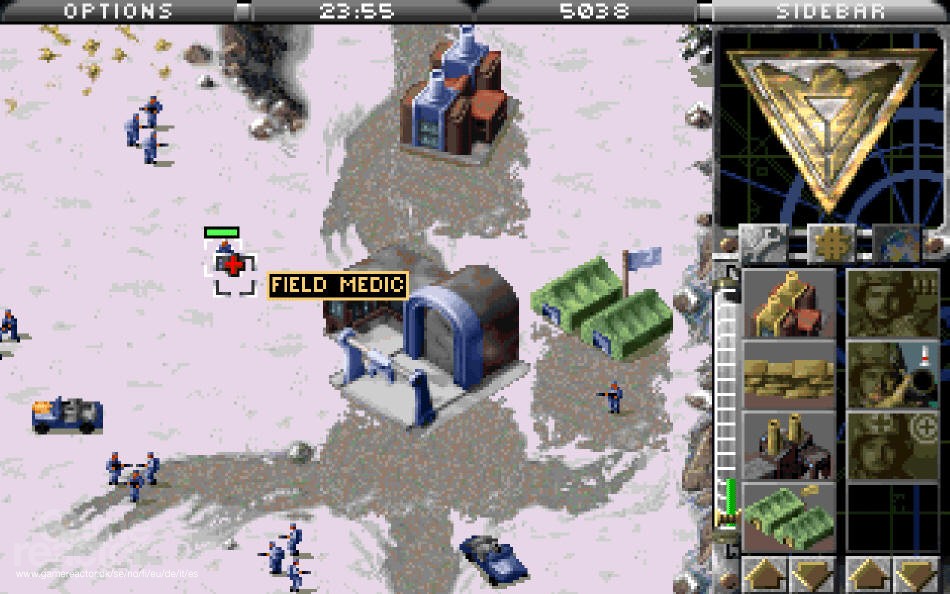Train a field medic unit
950x594 pixels.
tap(893, 446)
